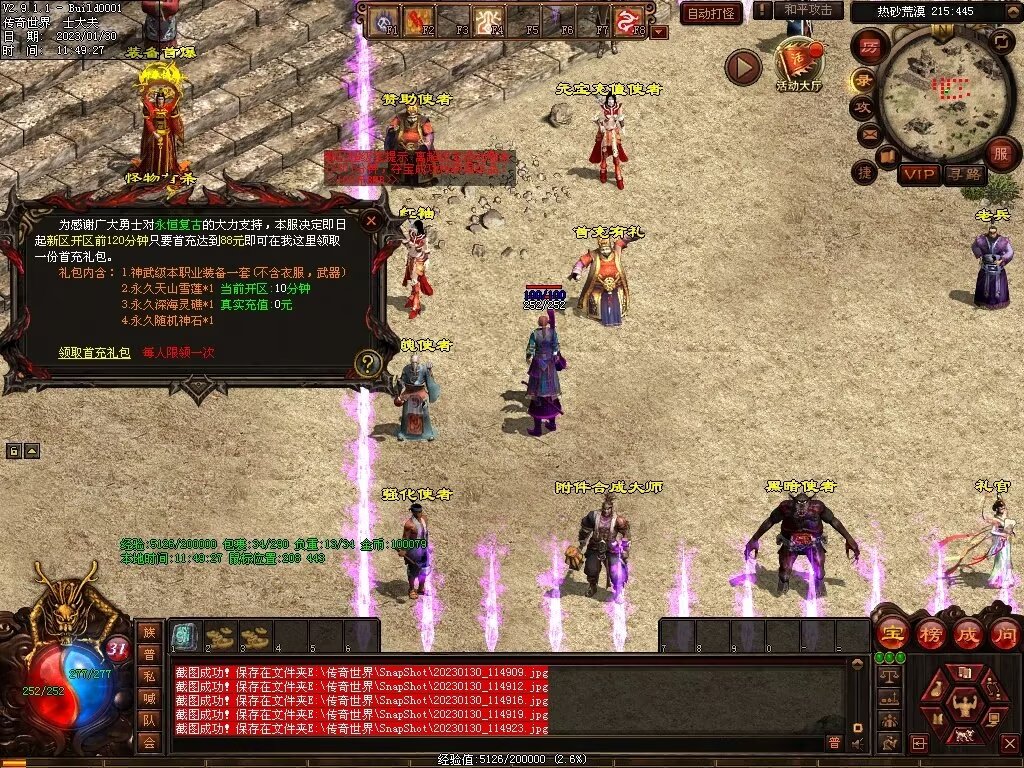This screenshot has width=1024, height=768.
Task: Open the mail envelope icon
Action: (868, 133)
